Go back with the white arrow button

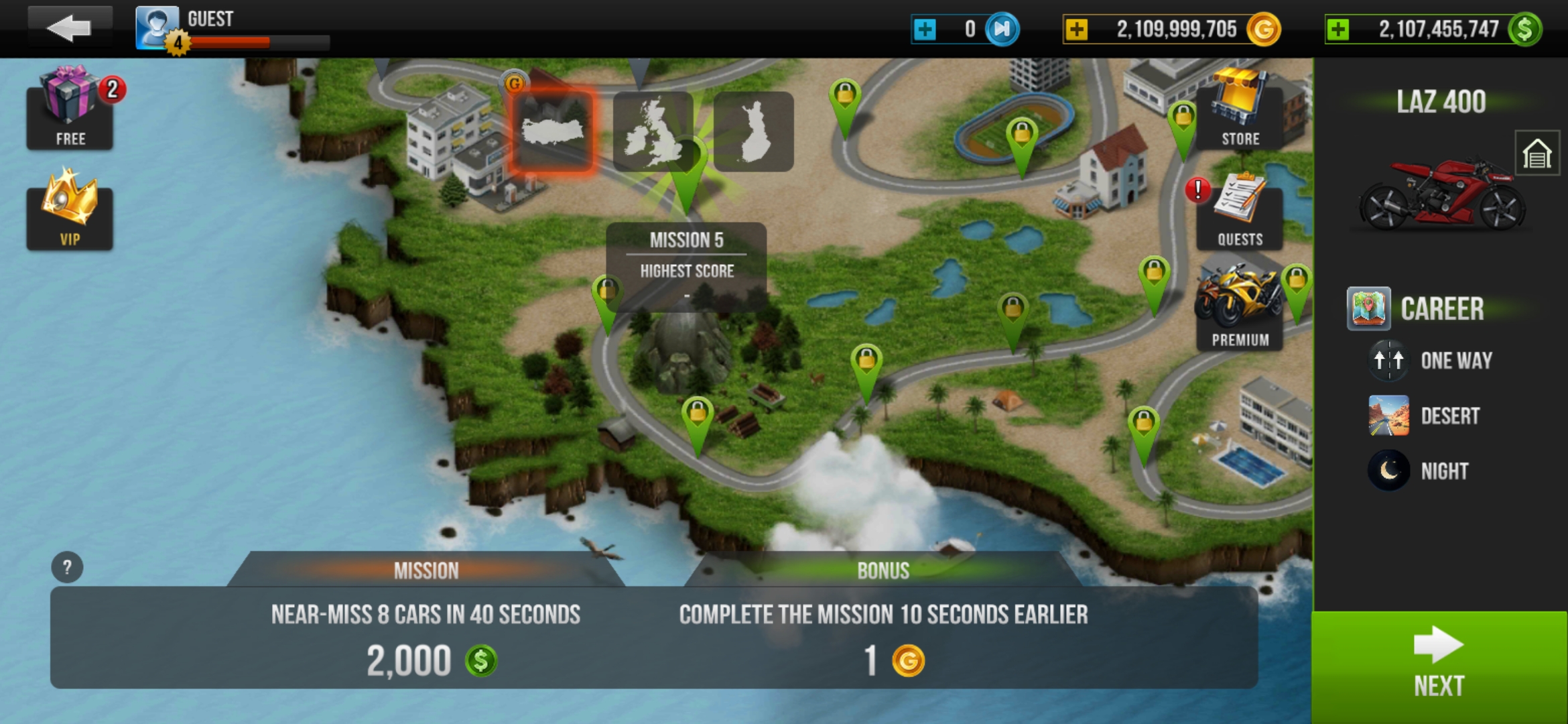coord(69,28)
